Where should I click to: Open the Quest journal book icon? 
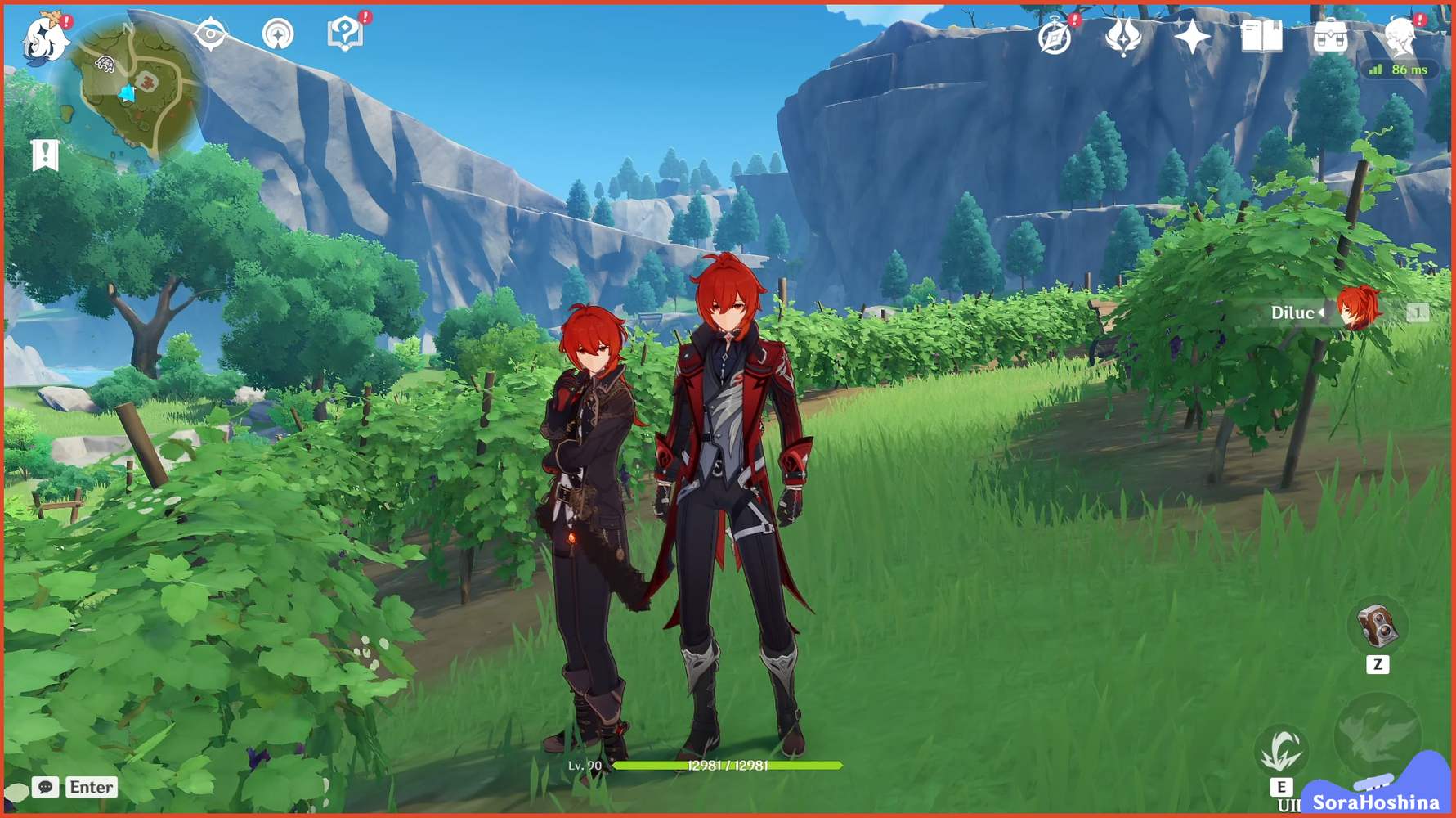point(1263,37)
